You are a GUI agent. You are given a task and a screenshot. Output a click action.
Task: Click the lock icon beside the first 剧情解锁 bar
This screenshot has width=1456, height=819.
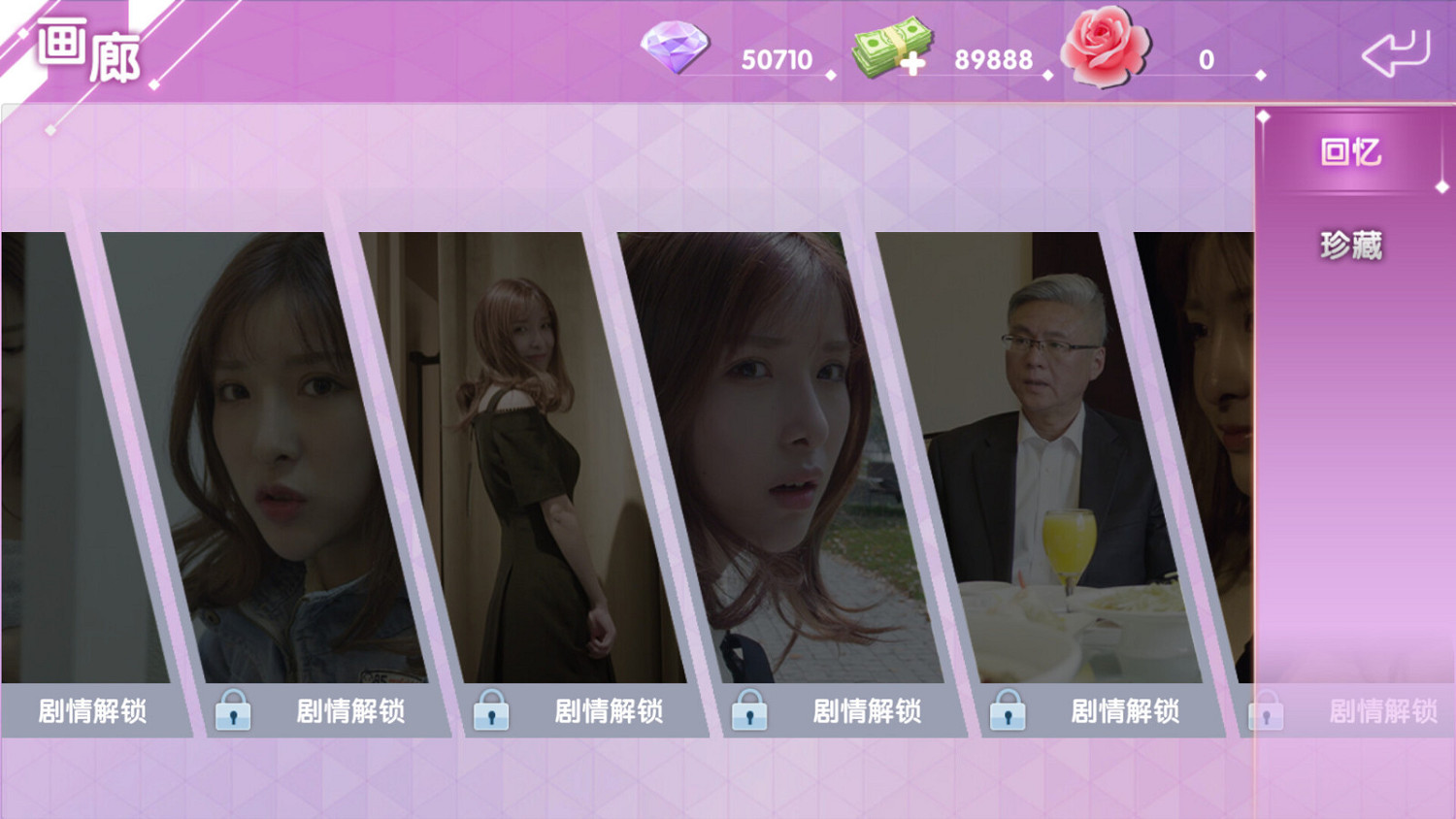[x=233, y=711]
